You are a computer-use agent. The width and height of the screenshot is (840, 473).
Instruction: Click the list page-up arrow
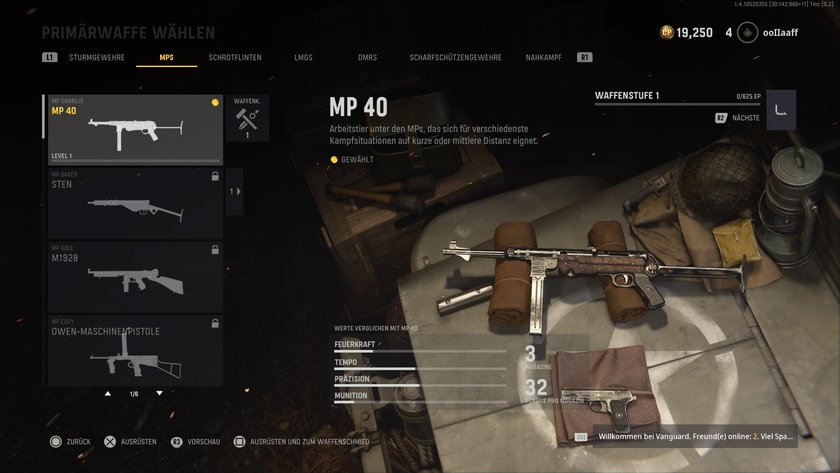(x=108, y=393)
